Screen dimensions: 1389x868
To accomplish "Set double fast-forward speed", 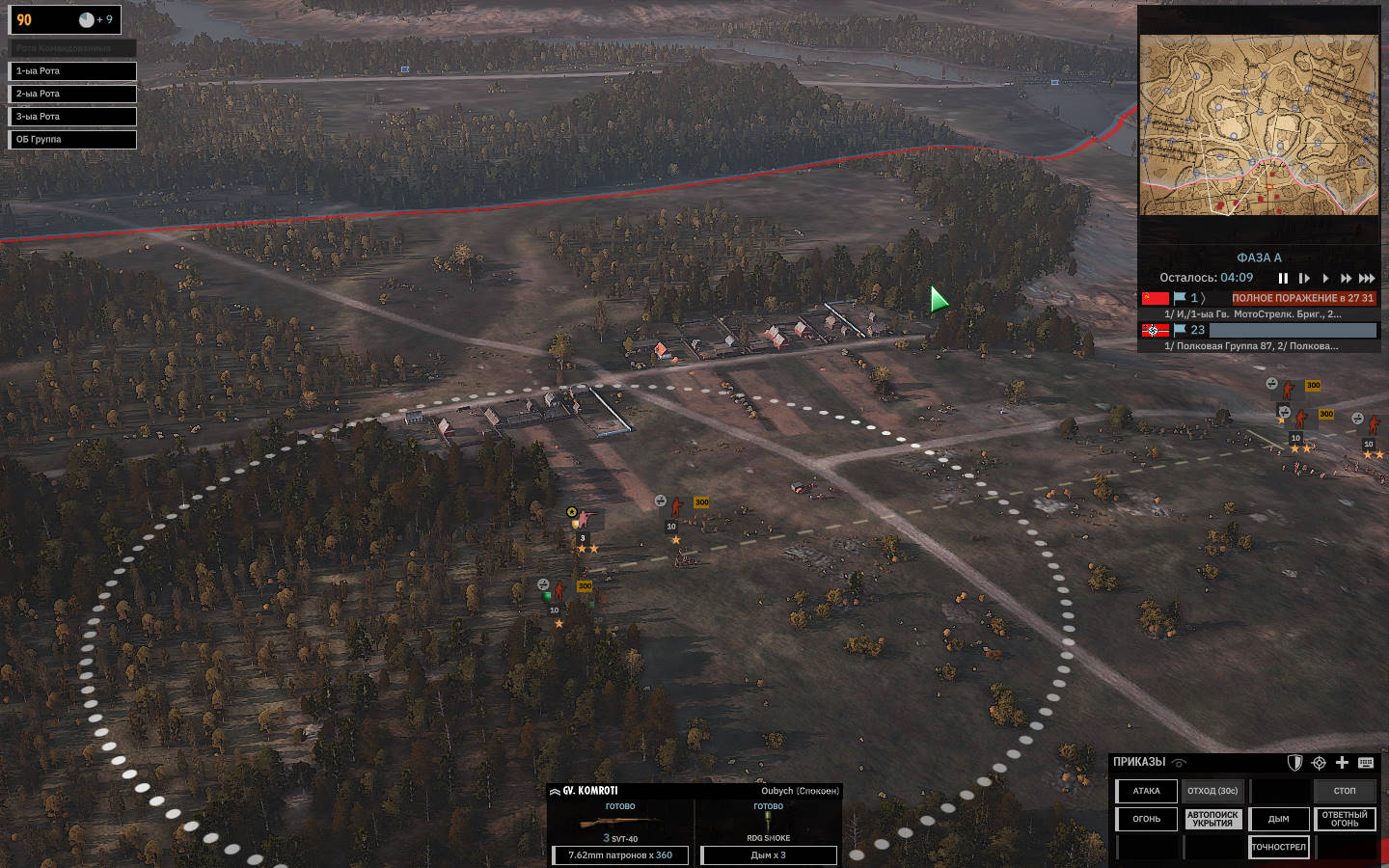I will (x=1346, y=279).
